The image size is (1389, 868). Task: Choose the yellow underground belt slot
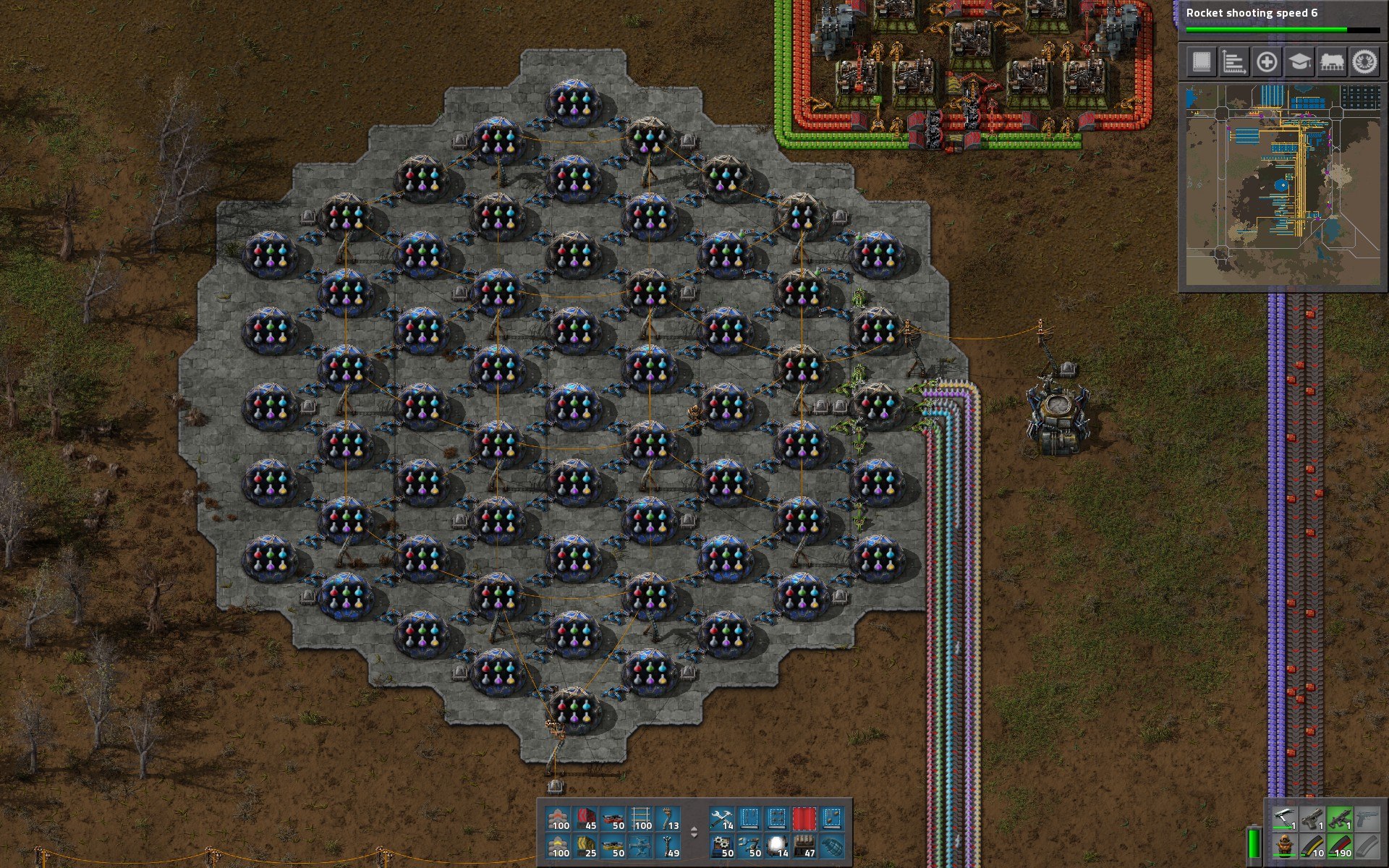pyautogui.click(x=586, y=846)
